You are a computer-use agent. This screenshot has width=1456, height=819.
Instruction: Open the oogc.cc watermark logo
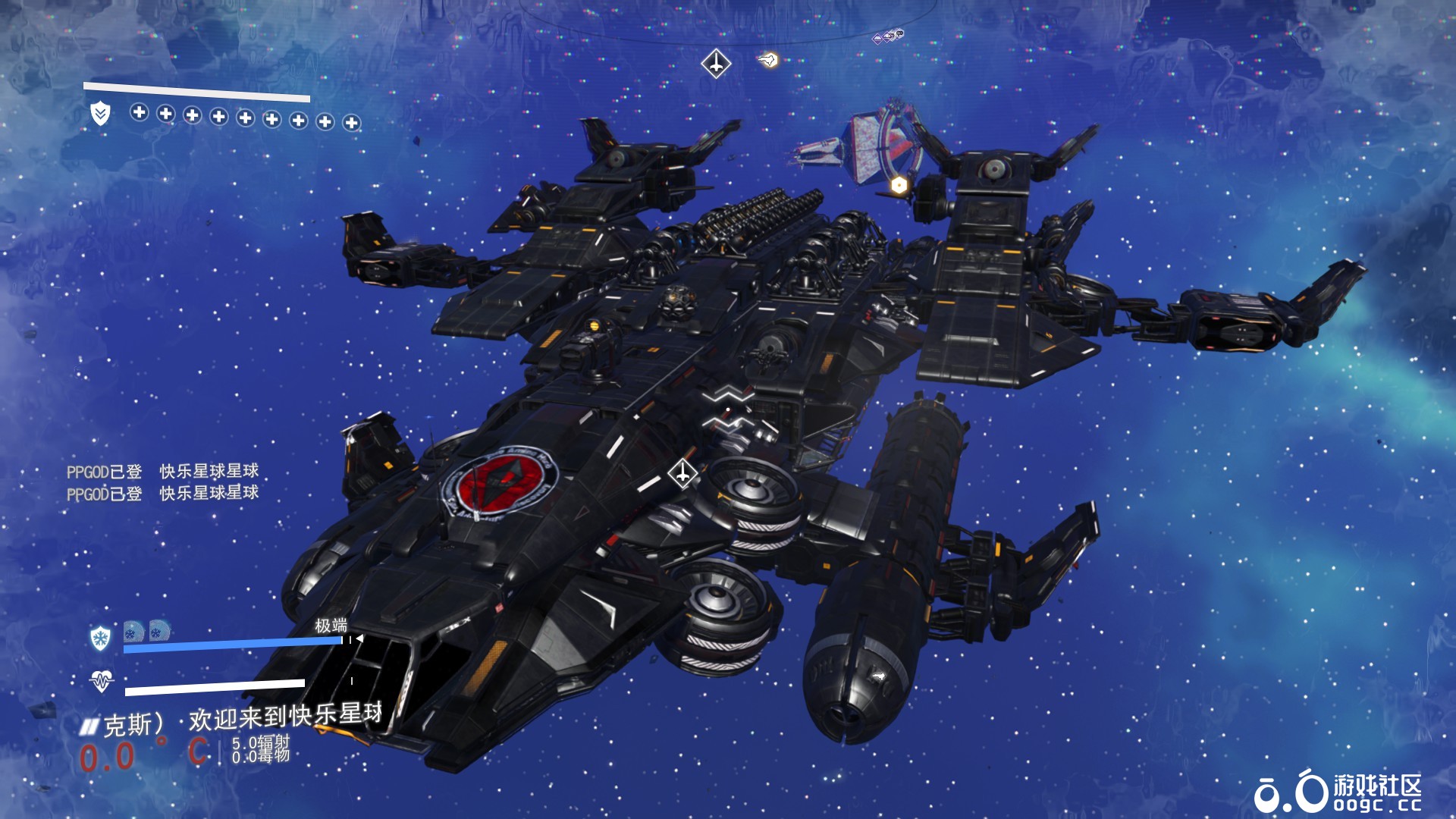coord(1338,792)
